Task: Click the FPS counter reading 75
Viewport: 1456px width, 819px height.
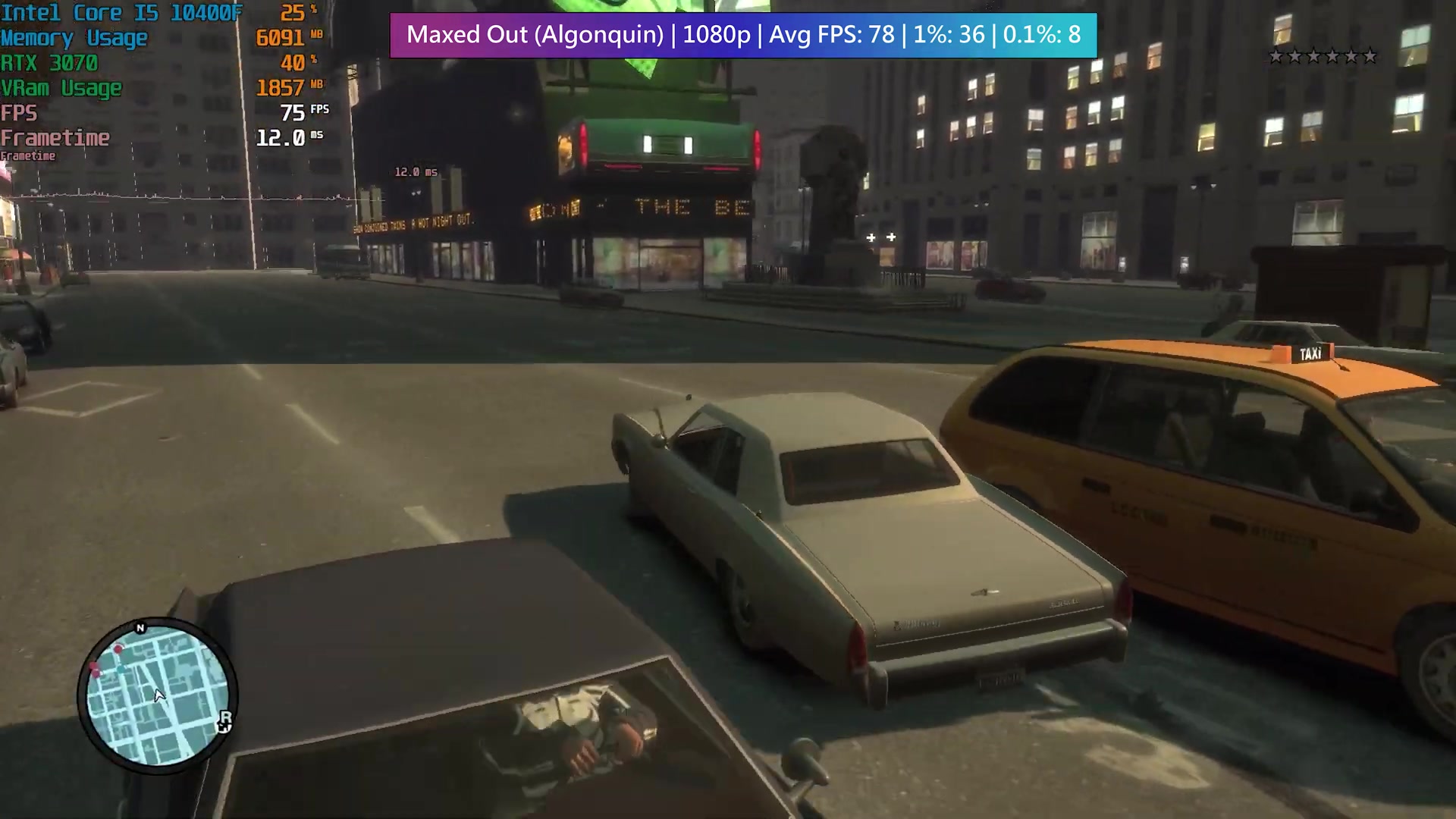Action: point(292,113)
